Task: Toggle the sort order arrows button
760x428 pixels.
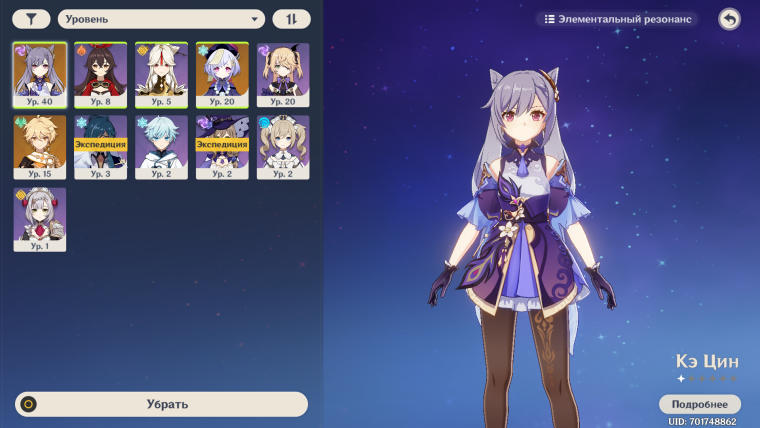Action: (x=291, y=19)
